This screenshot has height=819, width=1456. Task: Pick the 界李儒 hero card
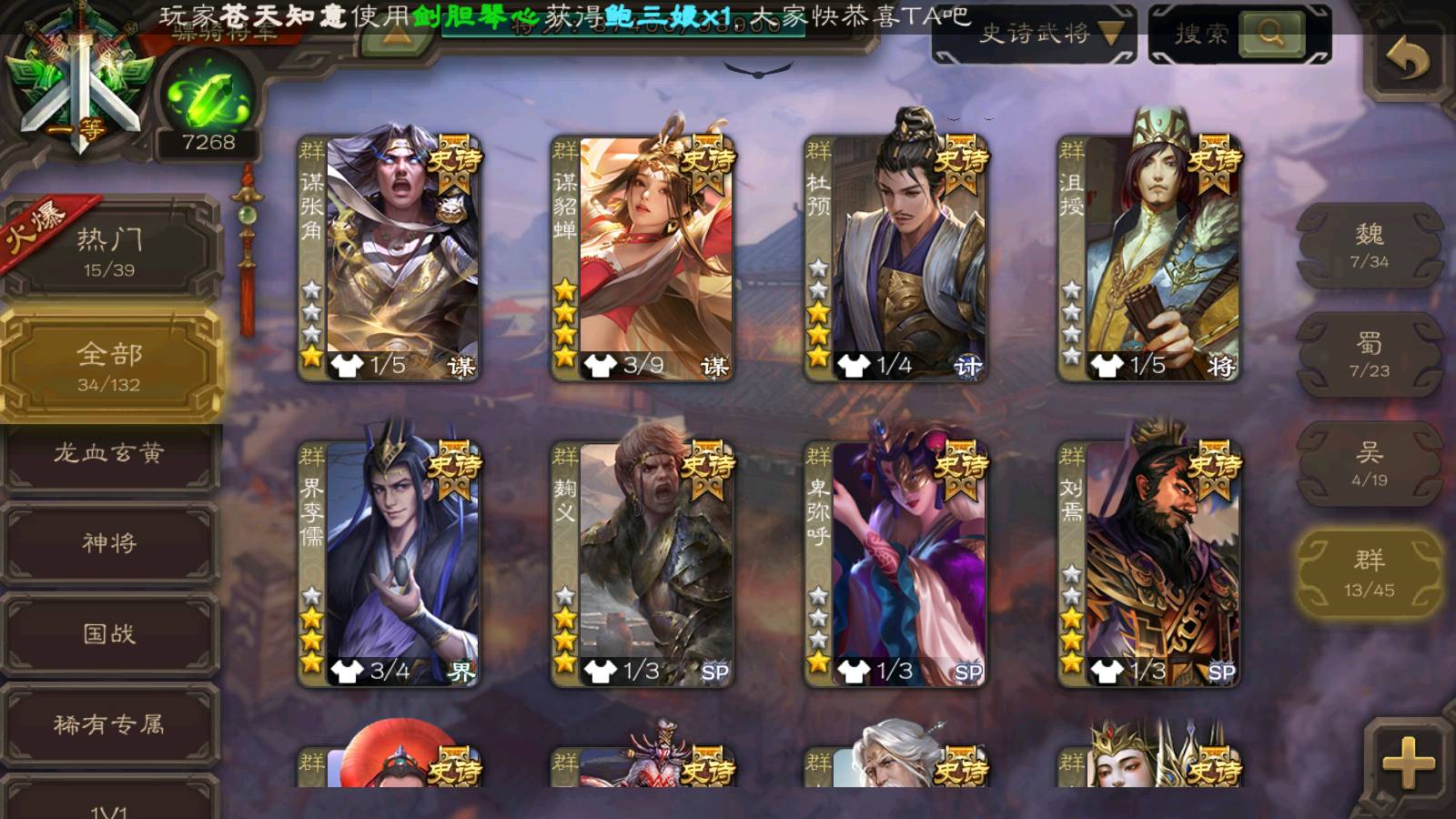click(x=389, y=564)
